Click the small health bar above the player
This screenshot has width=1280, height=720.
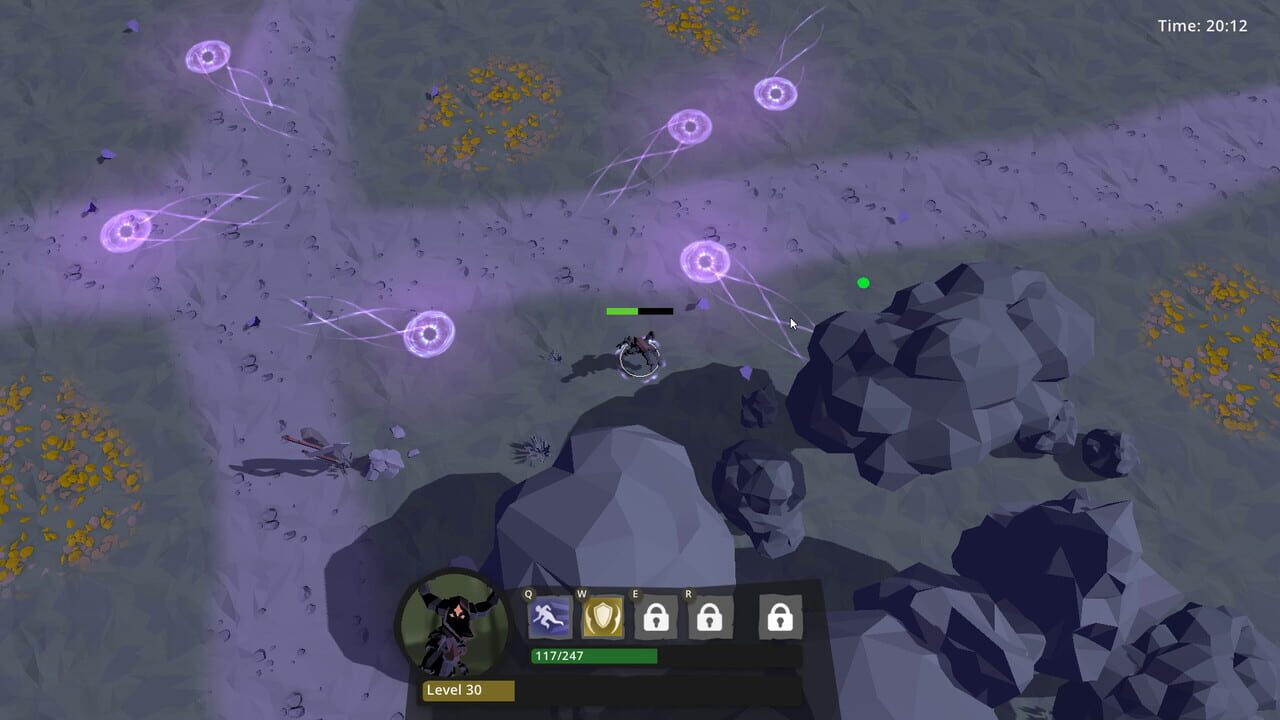pyautogui.click(x=640, y=311)
